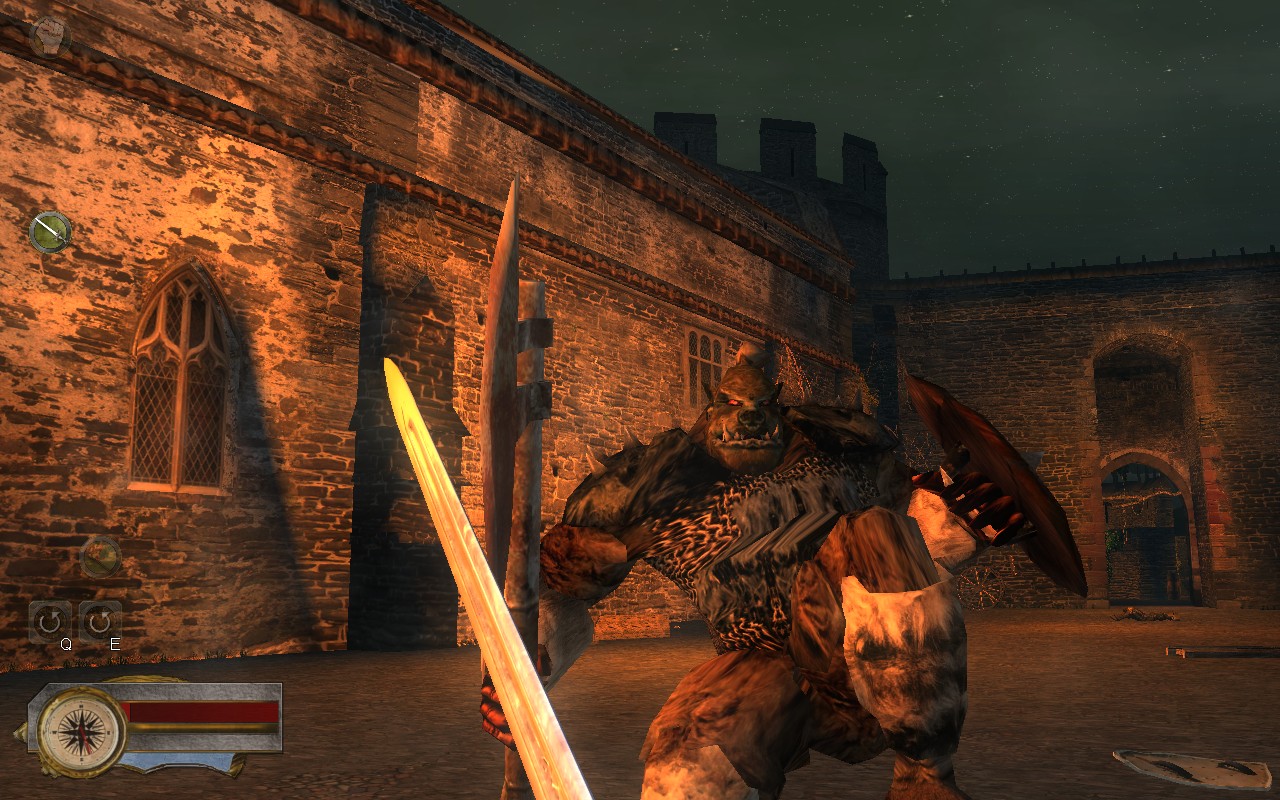This screenshot has height=800, width=1280.
Task: Click the red health bar
Action: tap(203, 712)
